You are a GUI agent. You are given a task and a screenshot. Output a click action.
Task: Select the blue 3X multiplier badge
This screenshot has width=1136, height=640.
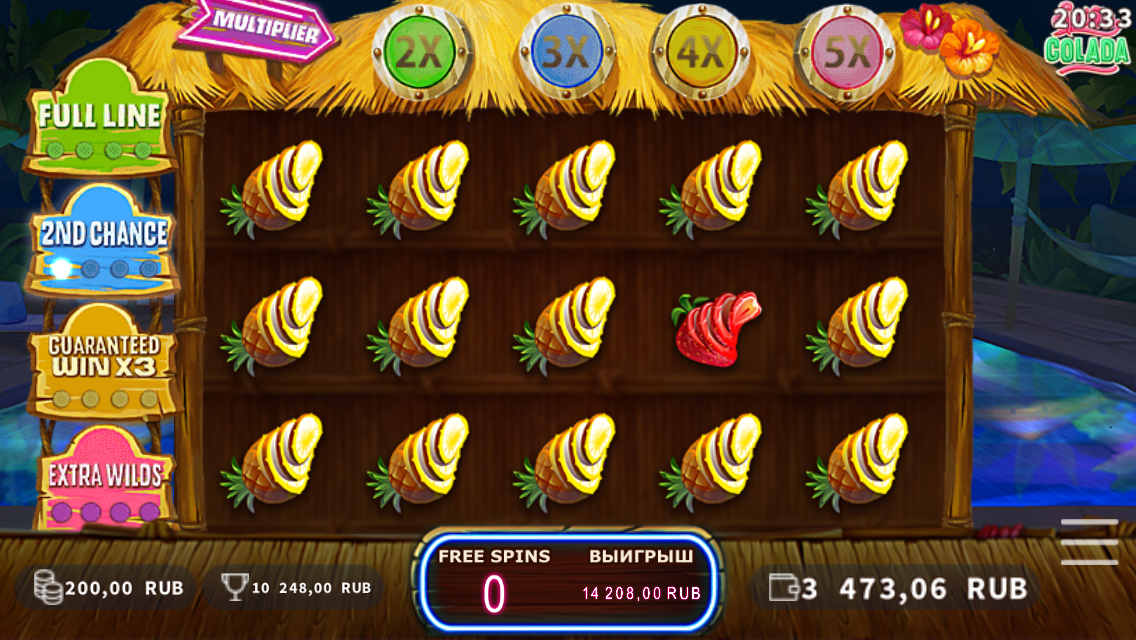pyautogui.click(x=565, y=54)
